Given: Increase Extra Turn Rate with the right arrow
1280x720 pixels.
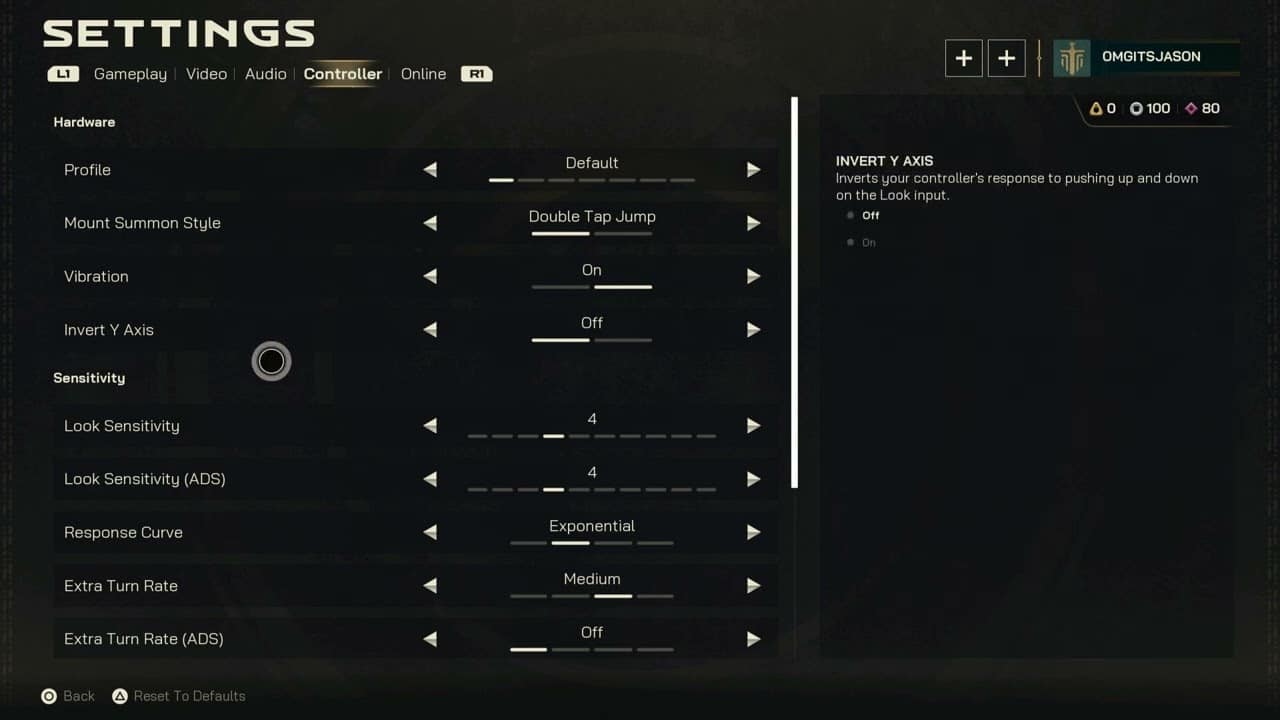Looking at the screenshot, I should [753, 585].
